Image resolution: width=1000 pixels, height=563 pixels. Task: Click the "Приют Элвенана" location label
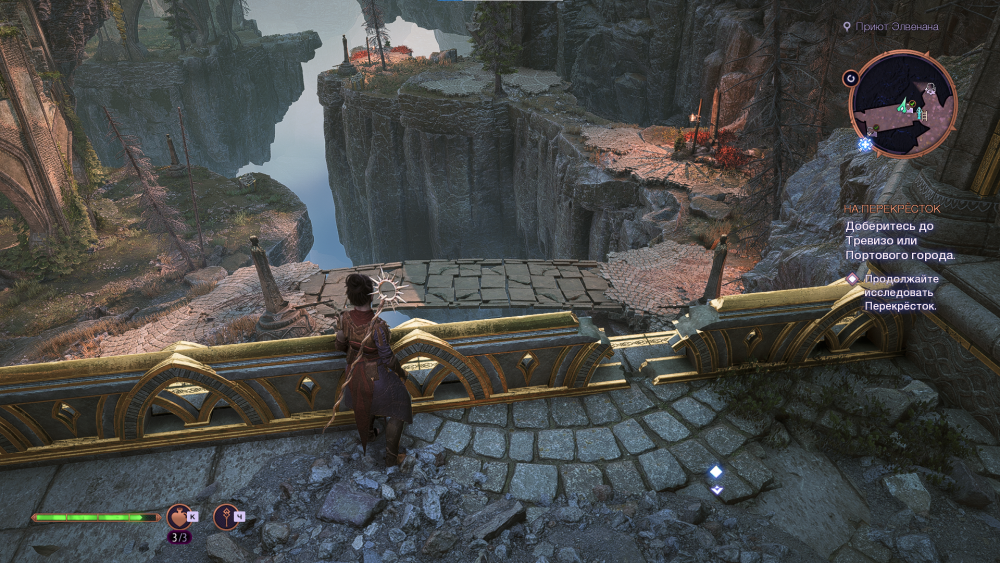(896, 27)
